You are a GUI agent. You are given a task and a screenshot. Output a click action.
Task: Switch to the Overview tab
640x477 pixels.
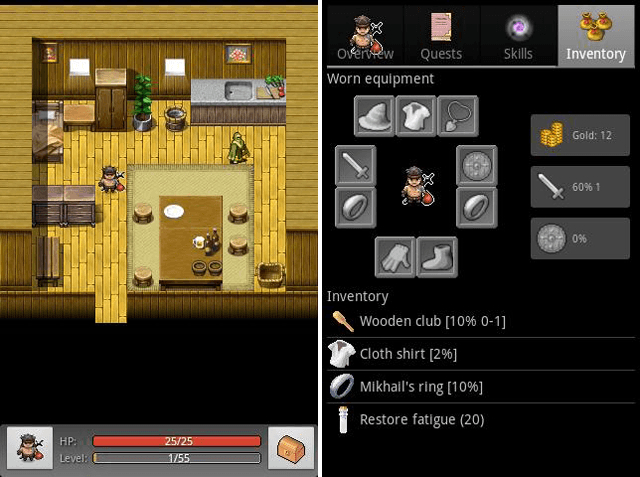[x=364, y=37]
